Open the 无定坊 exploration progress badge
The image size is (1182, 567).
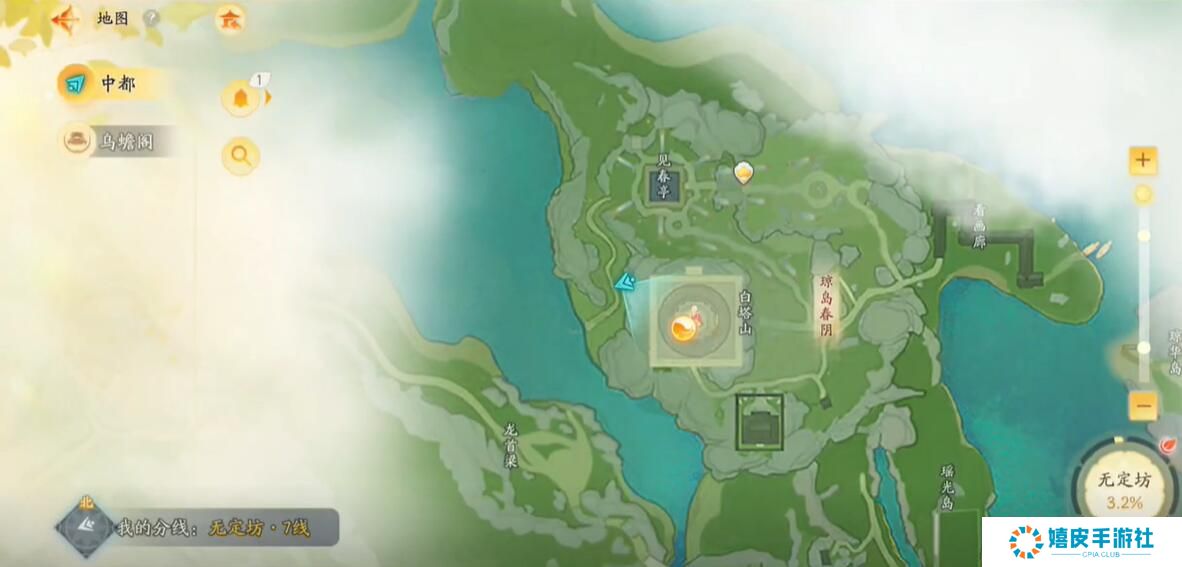pyautogui.click(x=1125, y=487)
